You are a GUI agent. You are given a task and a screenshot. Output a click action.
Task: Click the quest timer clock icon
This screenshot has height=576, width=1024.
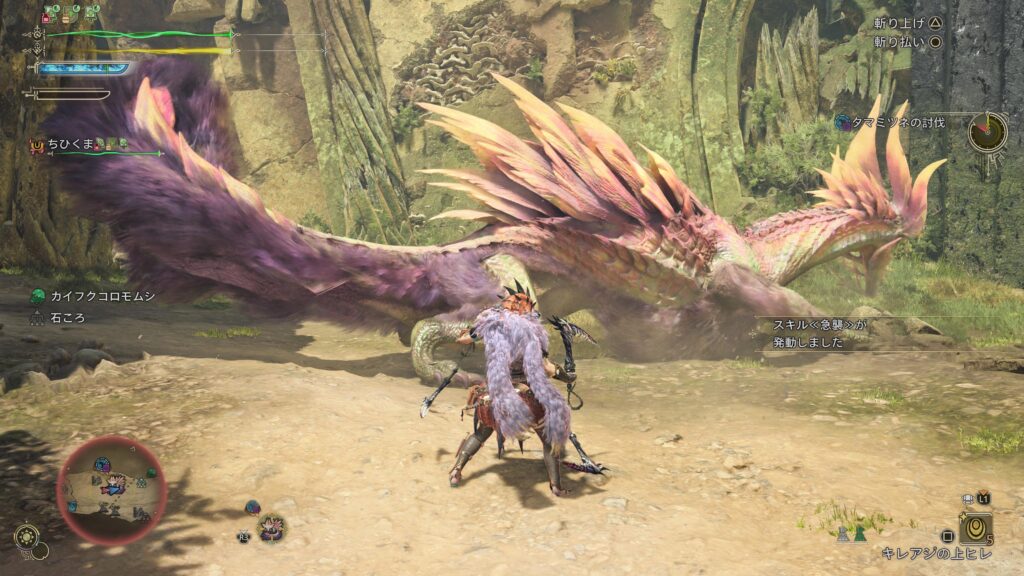987,131
